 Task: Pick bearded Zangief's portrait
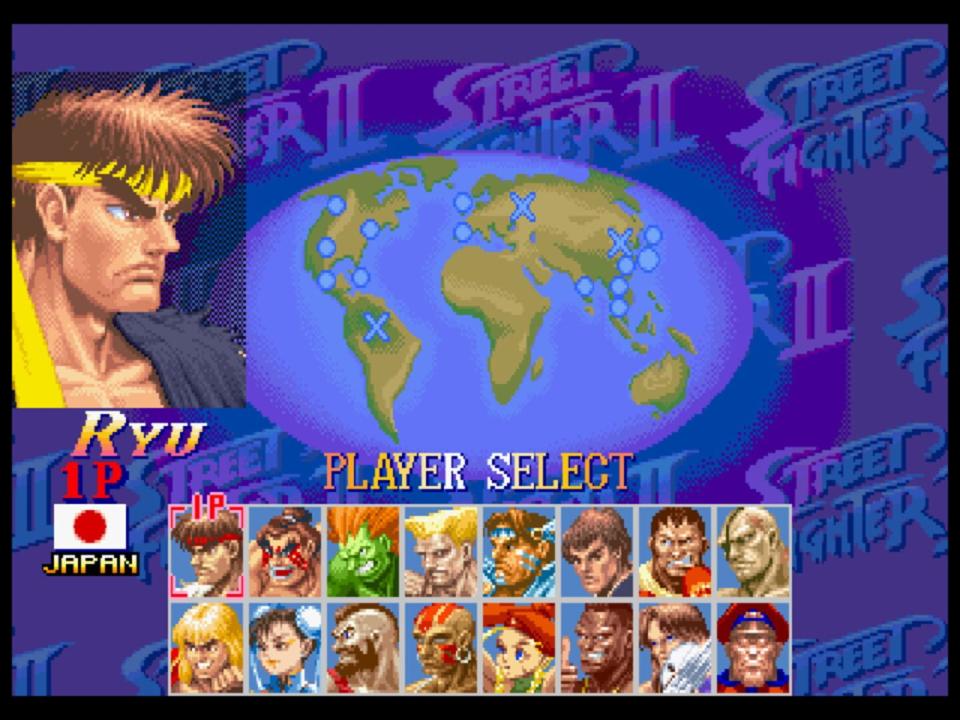(x=363, y=647)
